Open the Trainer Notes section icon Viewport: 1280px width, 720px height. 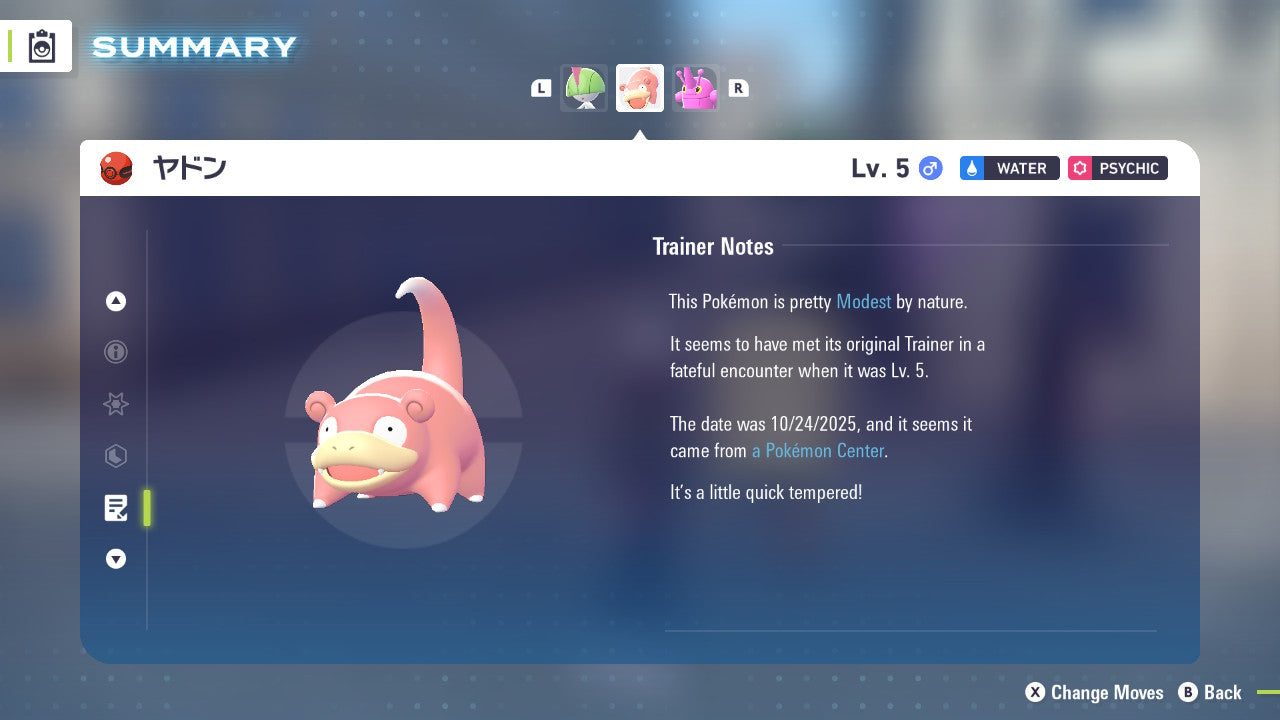(x=116, y=508)
